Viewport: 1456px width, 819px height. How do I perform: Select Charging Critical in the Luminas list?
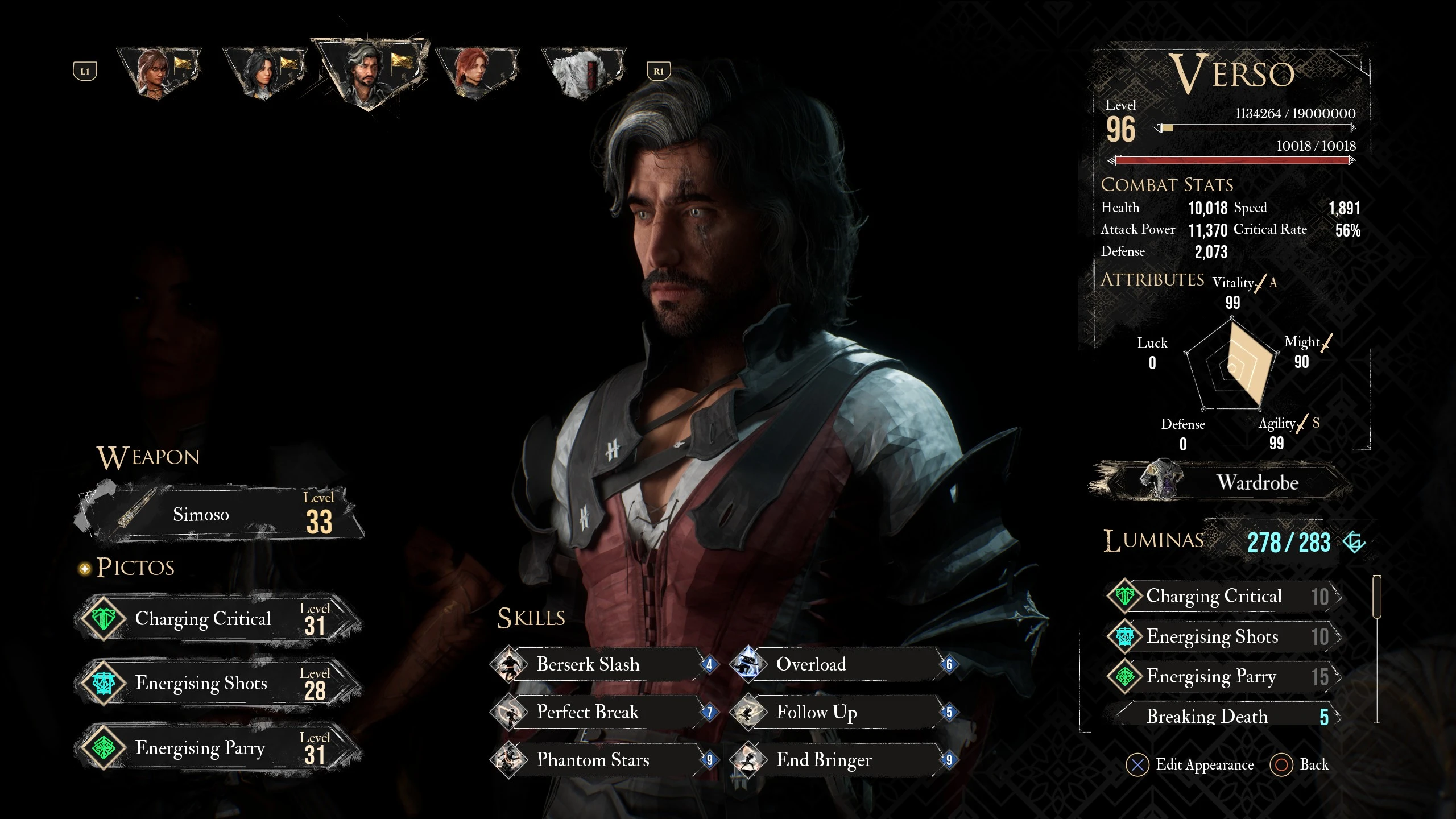point(1223,596)
